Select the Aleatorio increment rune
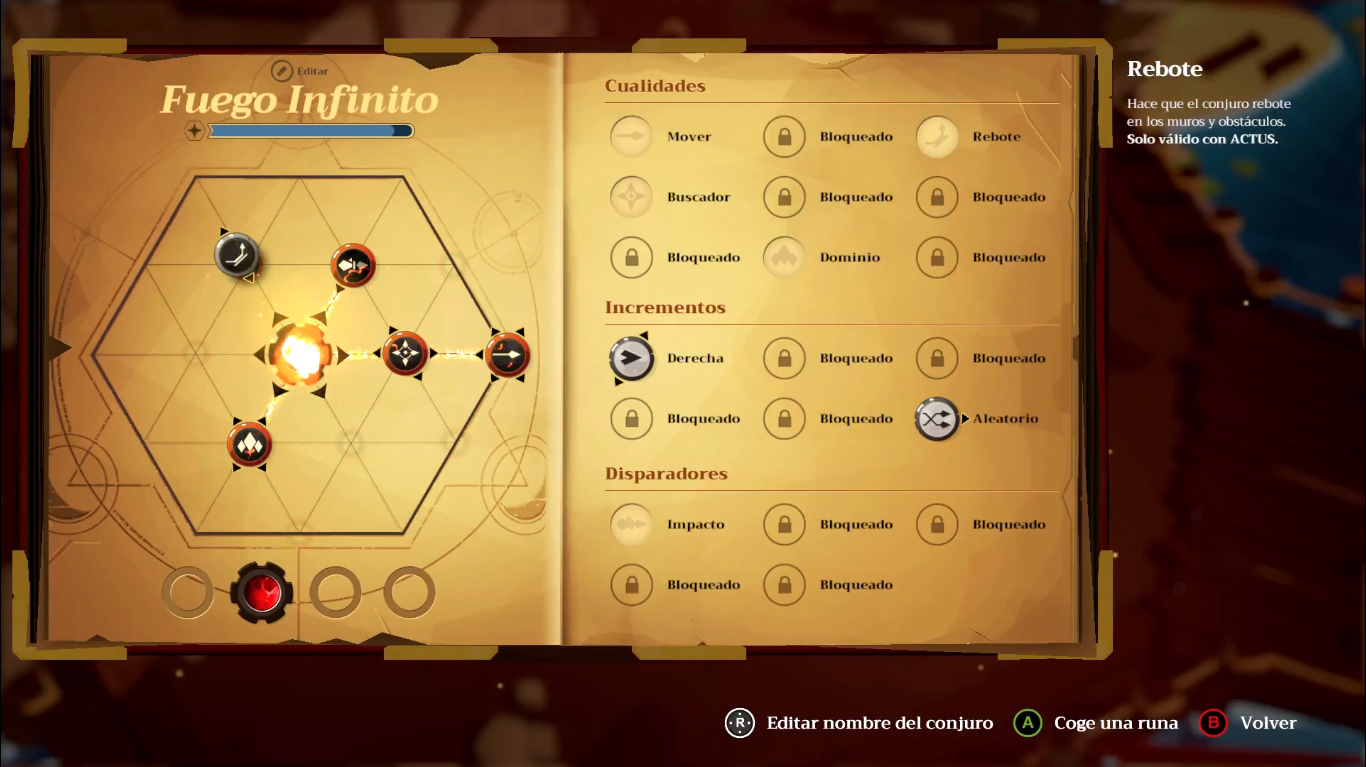 938,419
